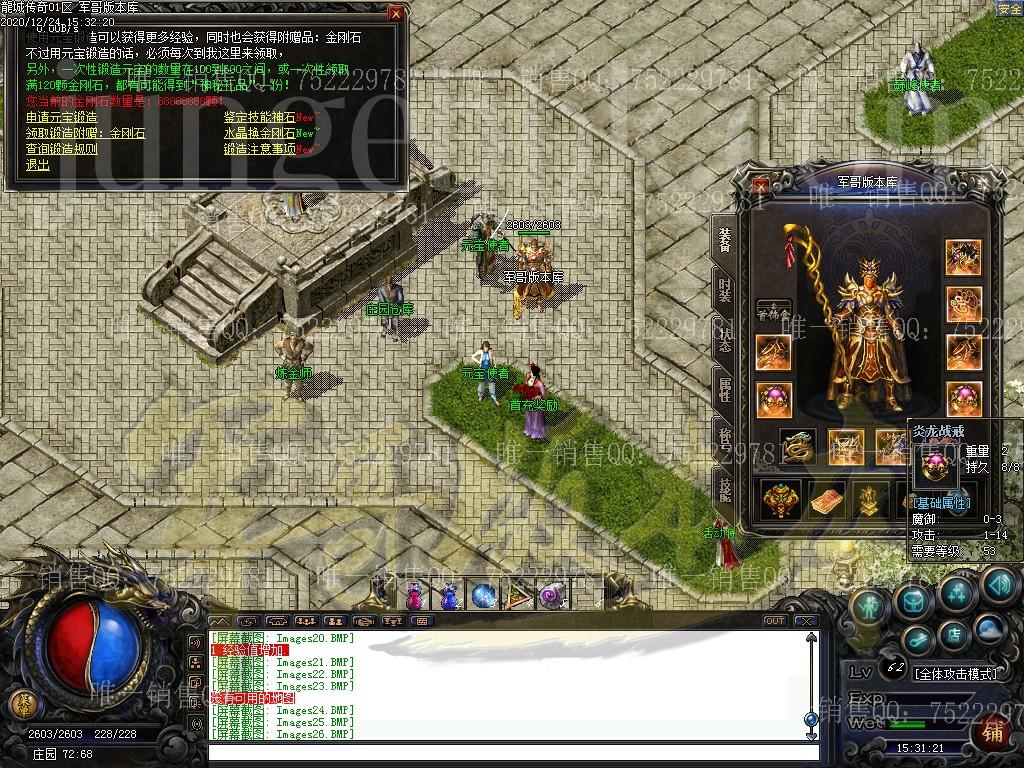Toggle the 全体攻击模式 attack mode
Screen dimensions: 1024x768
pos(955,674)
